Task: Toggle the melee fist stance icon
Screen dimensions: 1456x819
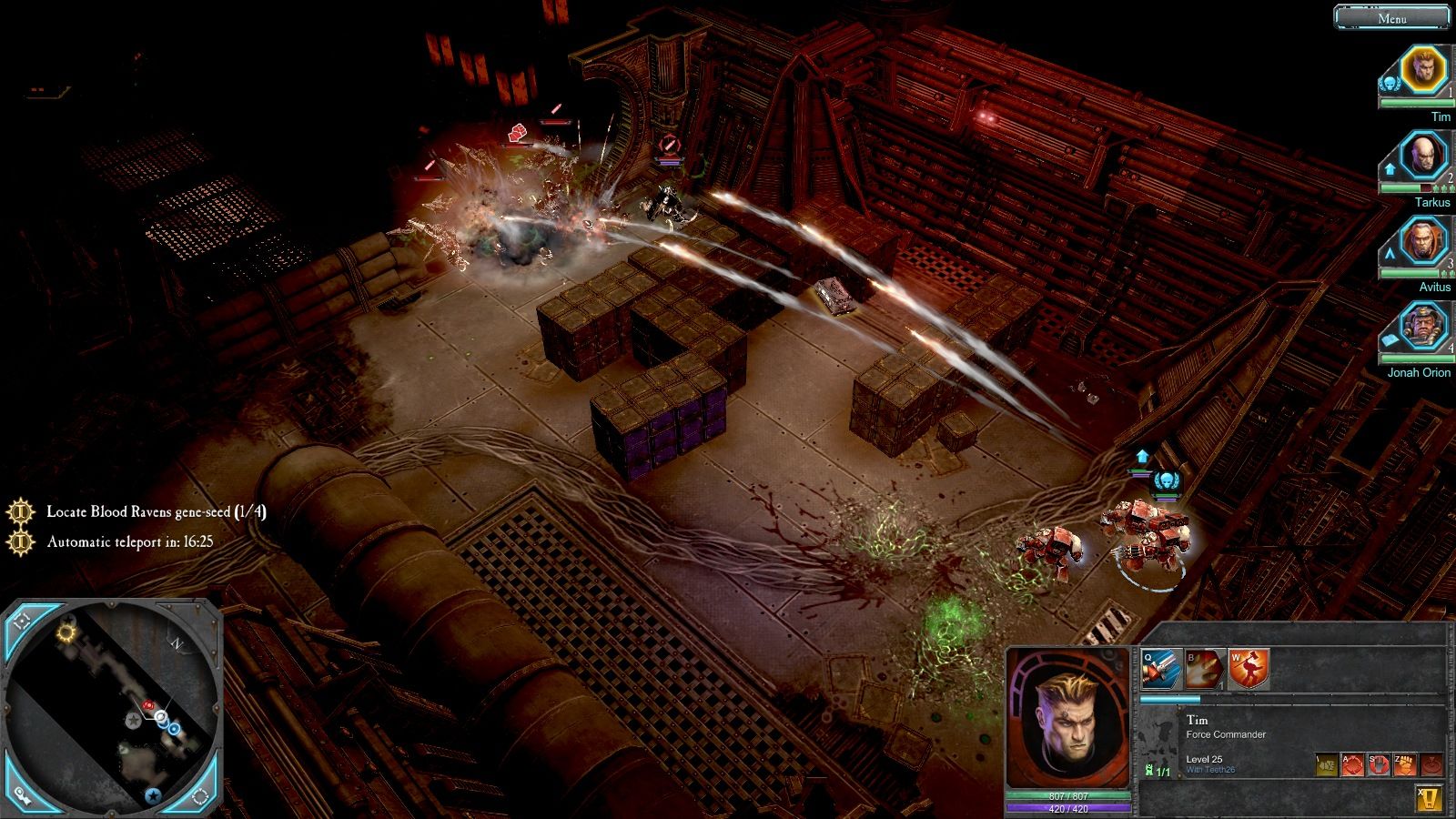Action: 1405,765
